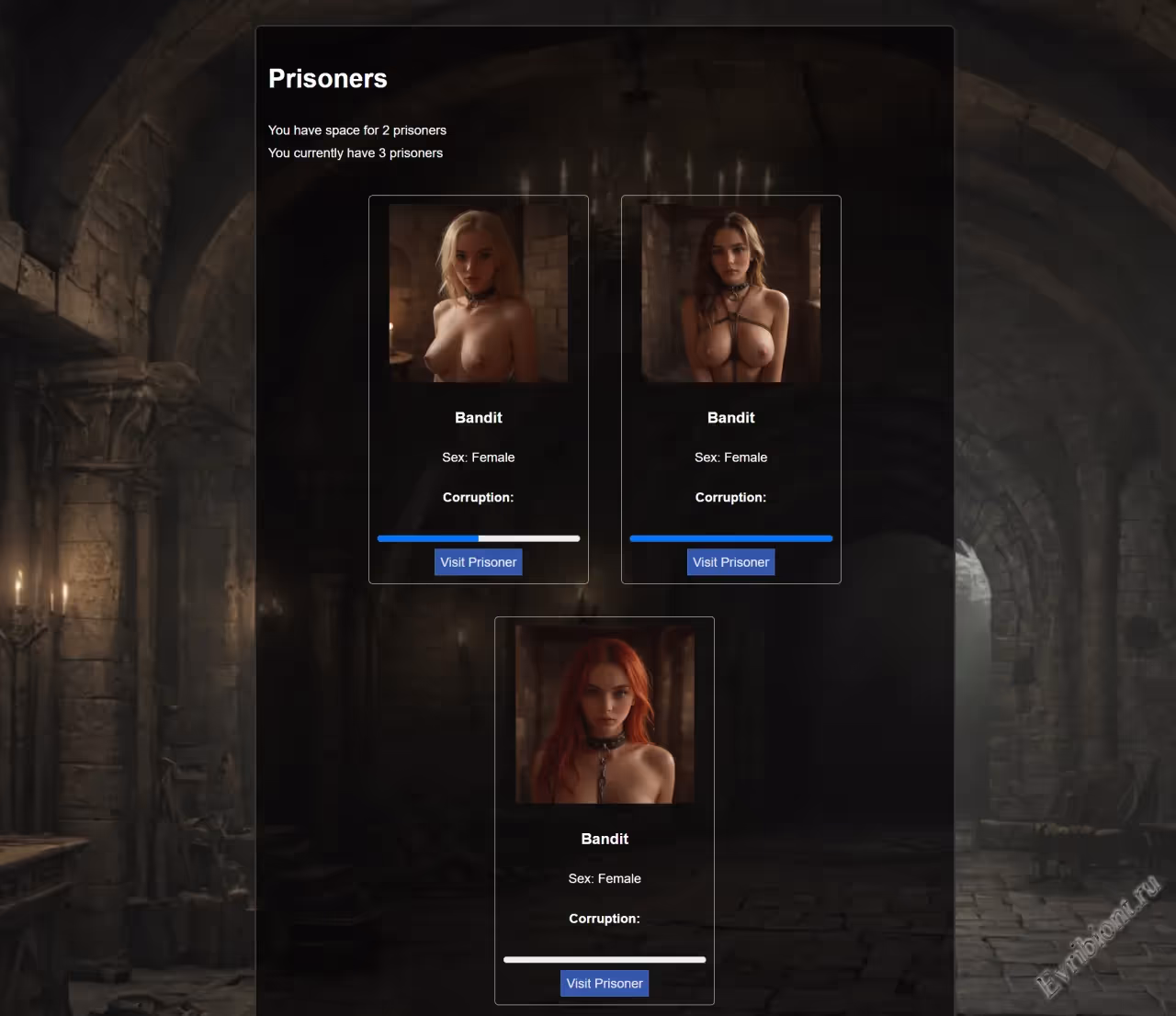Image resolution: width=1176 pixels, height=1016 pixels.
Task: Select the red-haired Bandit's portrait thumbnail
Action: pyautogui.click(x=605, y=714)
